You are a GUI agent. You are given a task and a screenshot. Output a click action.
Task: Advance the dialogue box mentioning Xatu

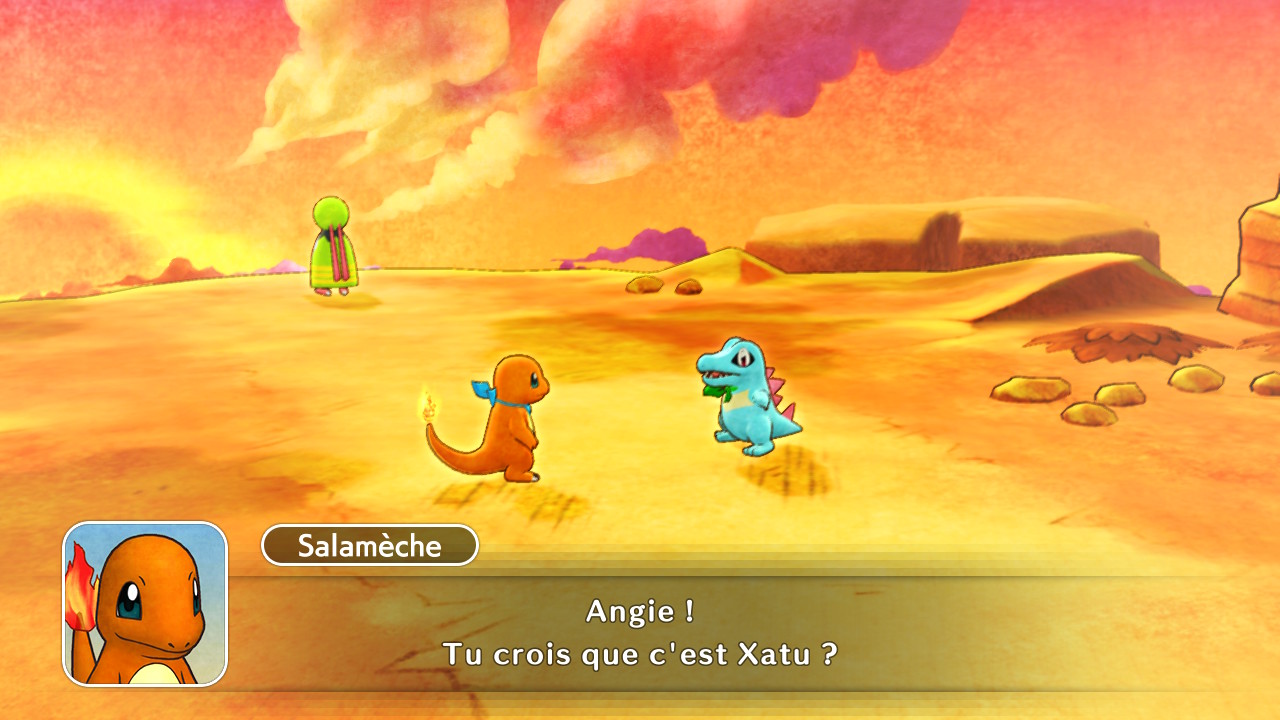coord(640,633)
